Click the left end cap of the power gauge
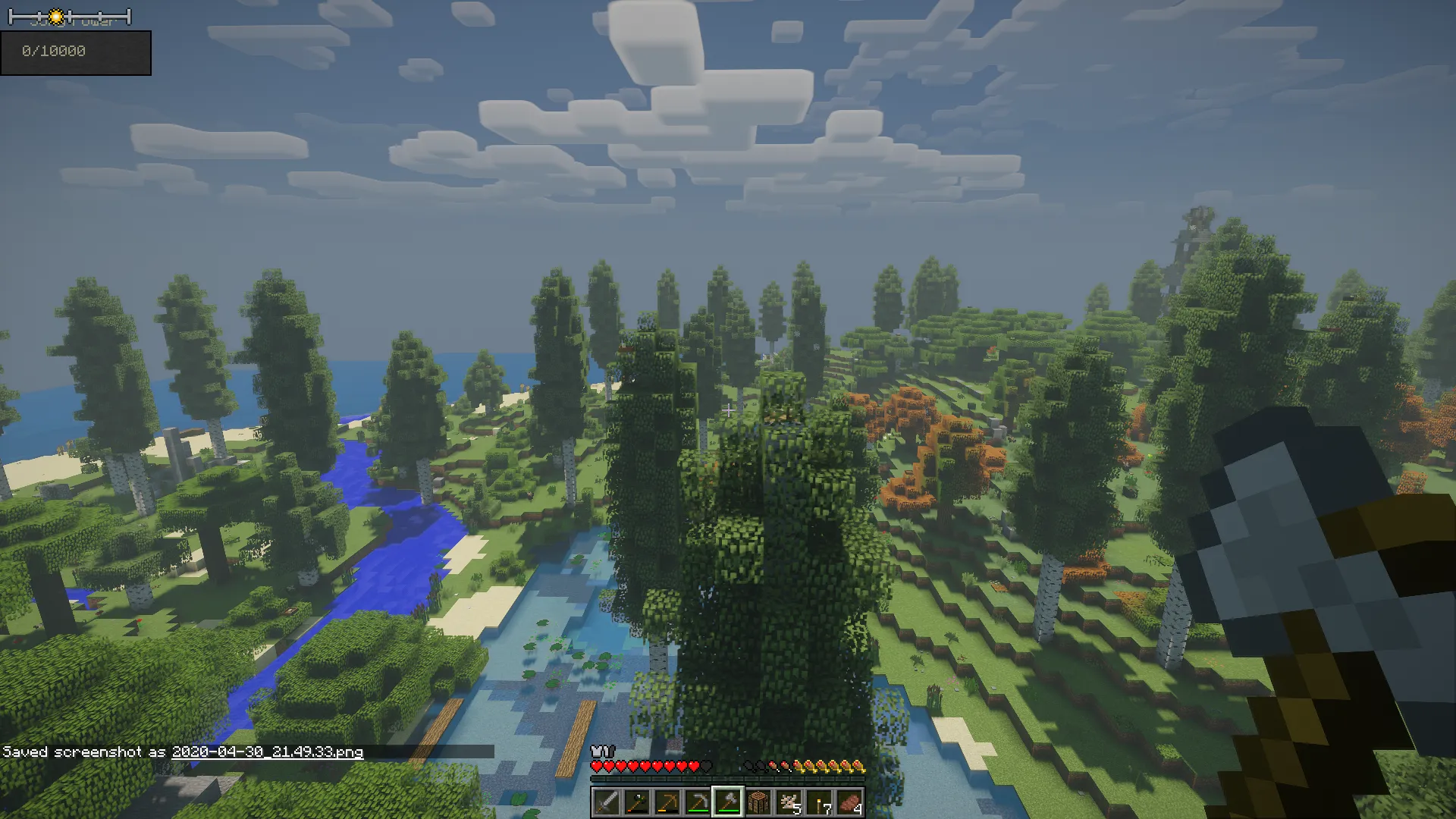 pyautogui.click(x=11, y=16)
